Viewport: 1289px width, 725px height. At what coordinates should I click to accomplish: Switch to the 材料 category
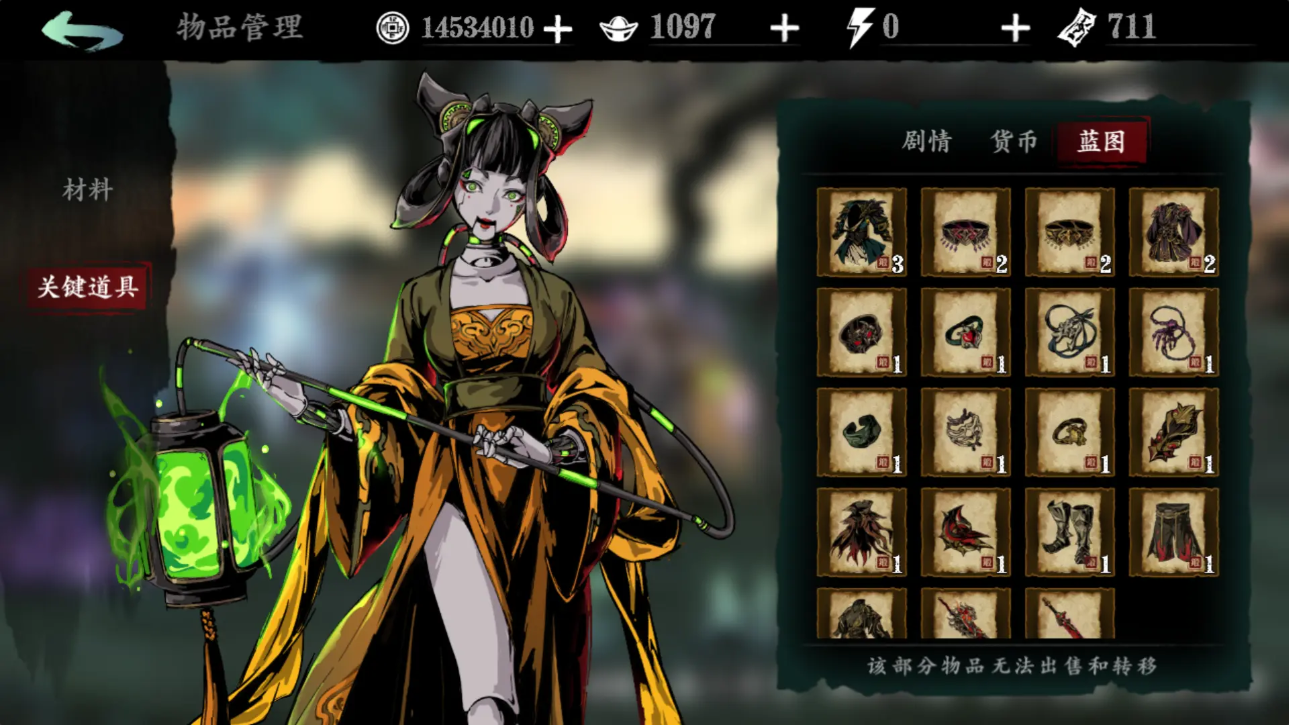tap(88, 190)
